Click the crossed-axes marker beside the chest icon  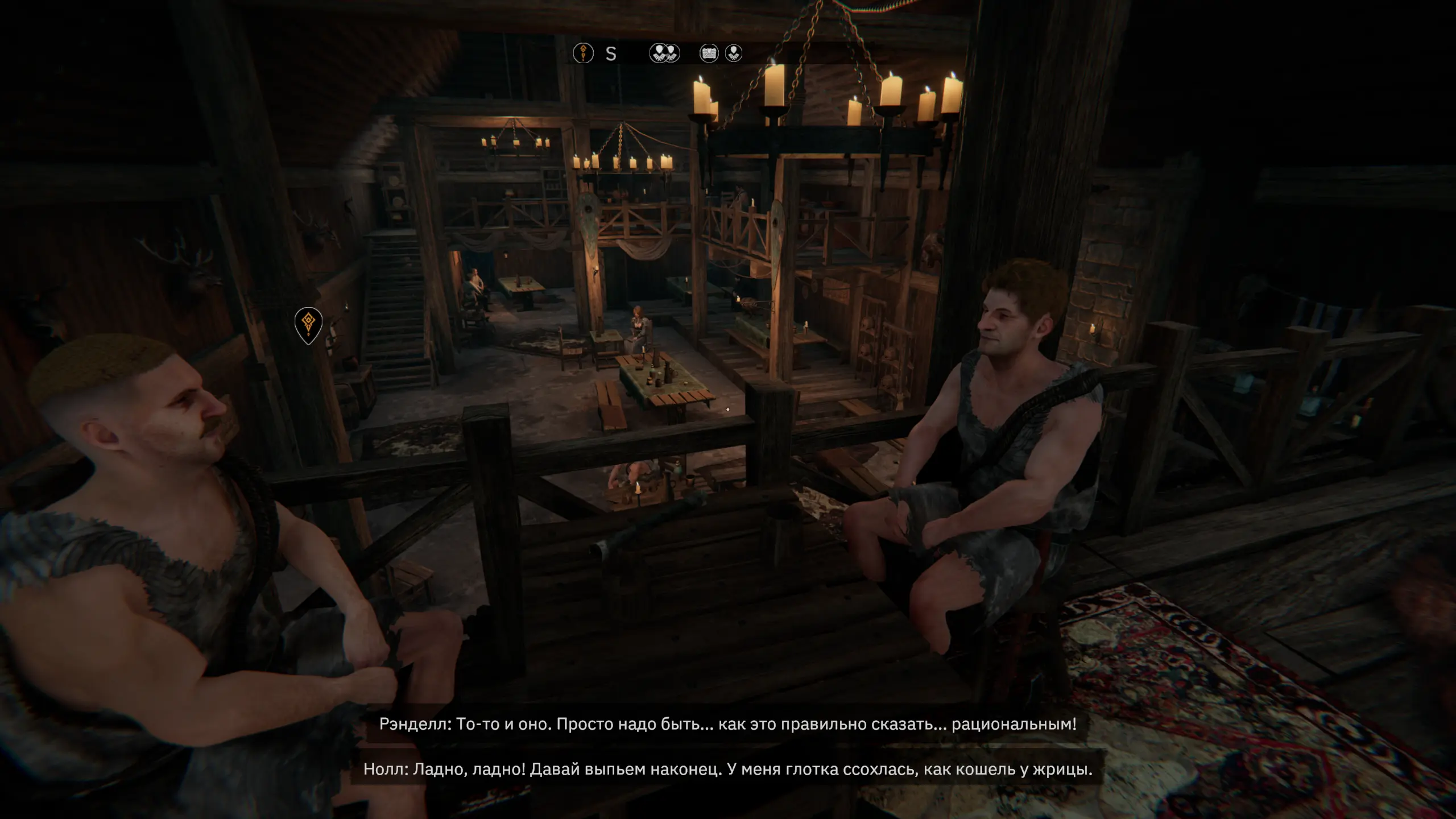734,53
